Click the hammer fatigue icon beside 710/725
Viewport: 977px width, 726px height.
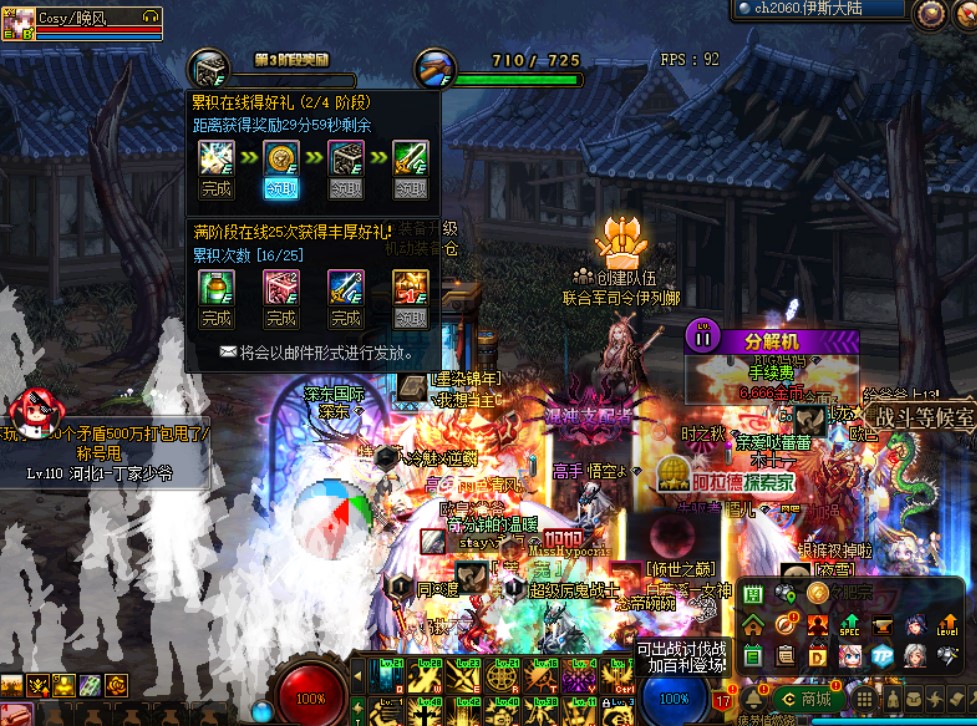(x=435, y=68)
